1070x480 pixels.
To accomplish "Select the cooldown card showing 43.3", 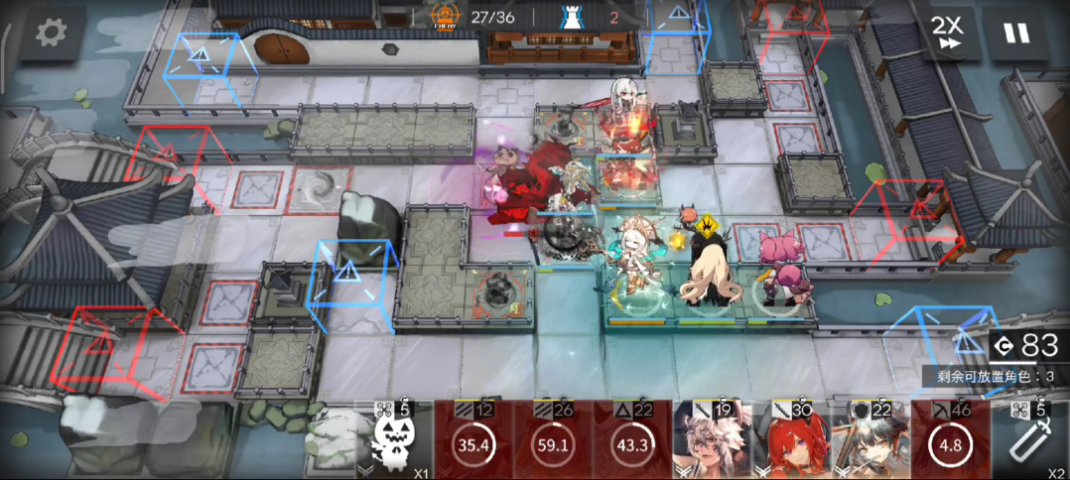I will (x=632, y=441).
